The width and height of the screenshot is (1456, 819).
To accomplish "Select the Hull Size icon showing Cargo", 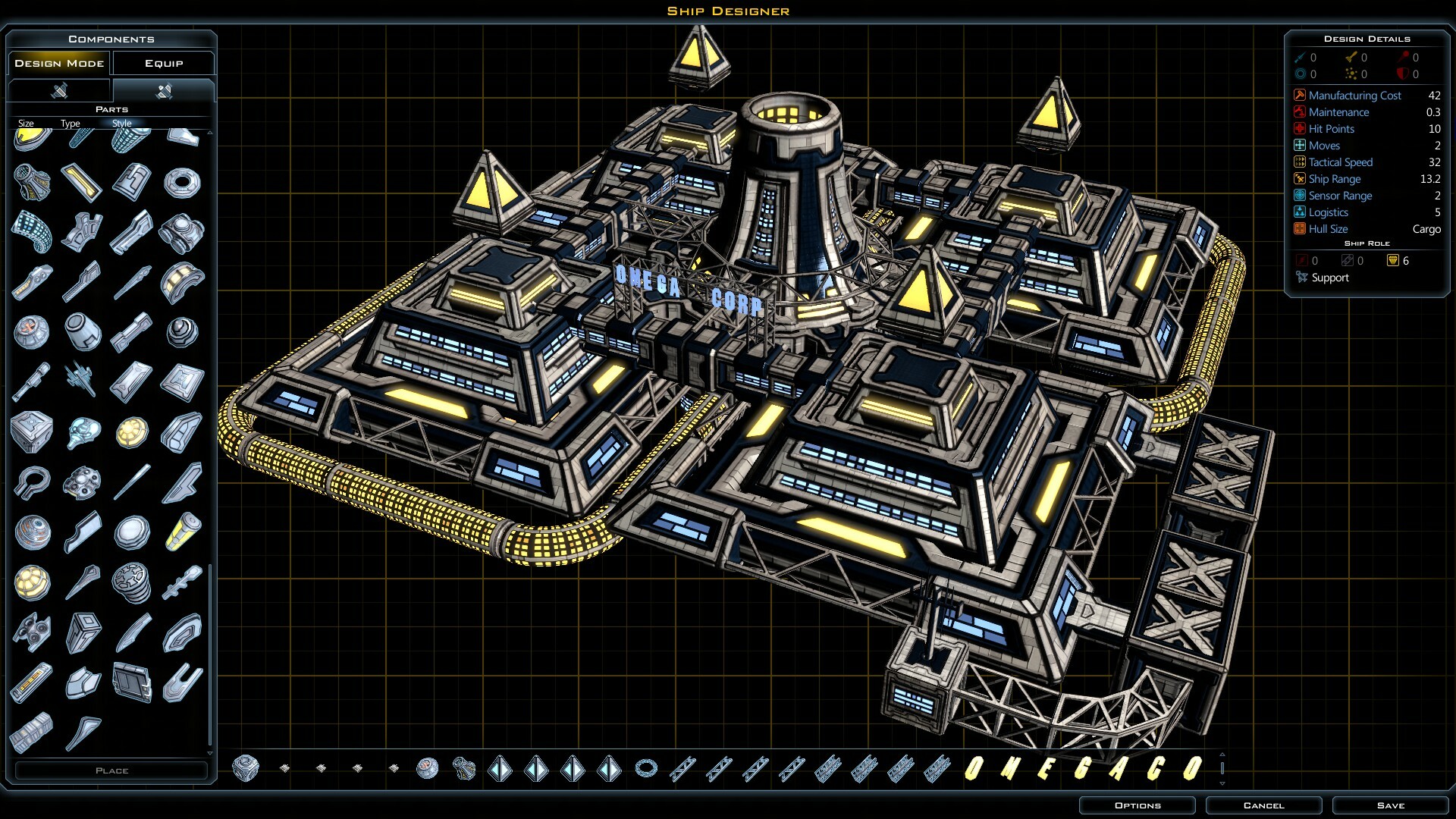I will [1298, 229].
